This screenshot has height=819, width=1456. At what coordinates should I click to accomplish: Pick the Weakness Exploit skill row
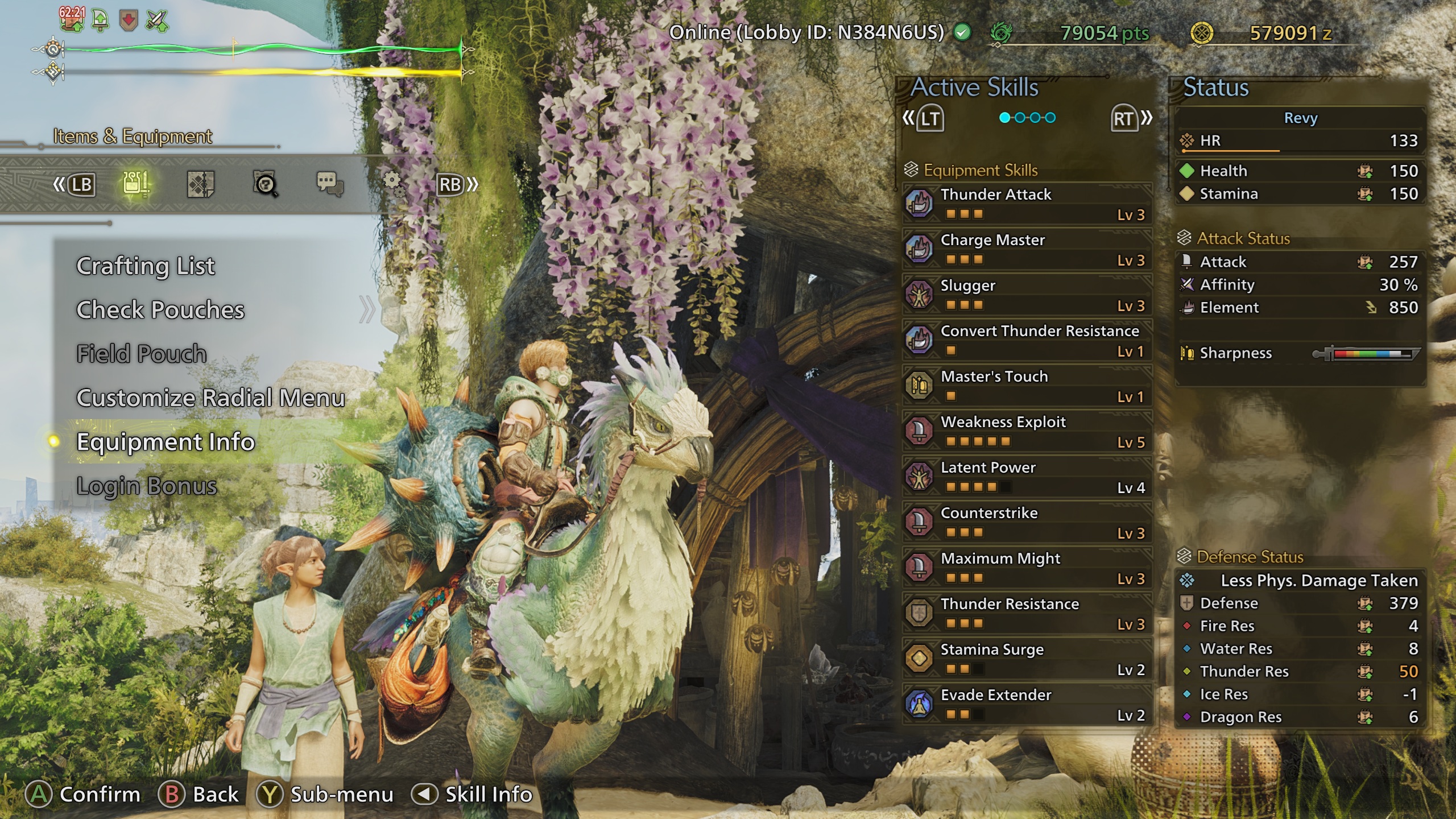[1027, 431]
